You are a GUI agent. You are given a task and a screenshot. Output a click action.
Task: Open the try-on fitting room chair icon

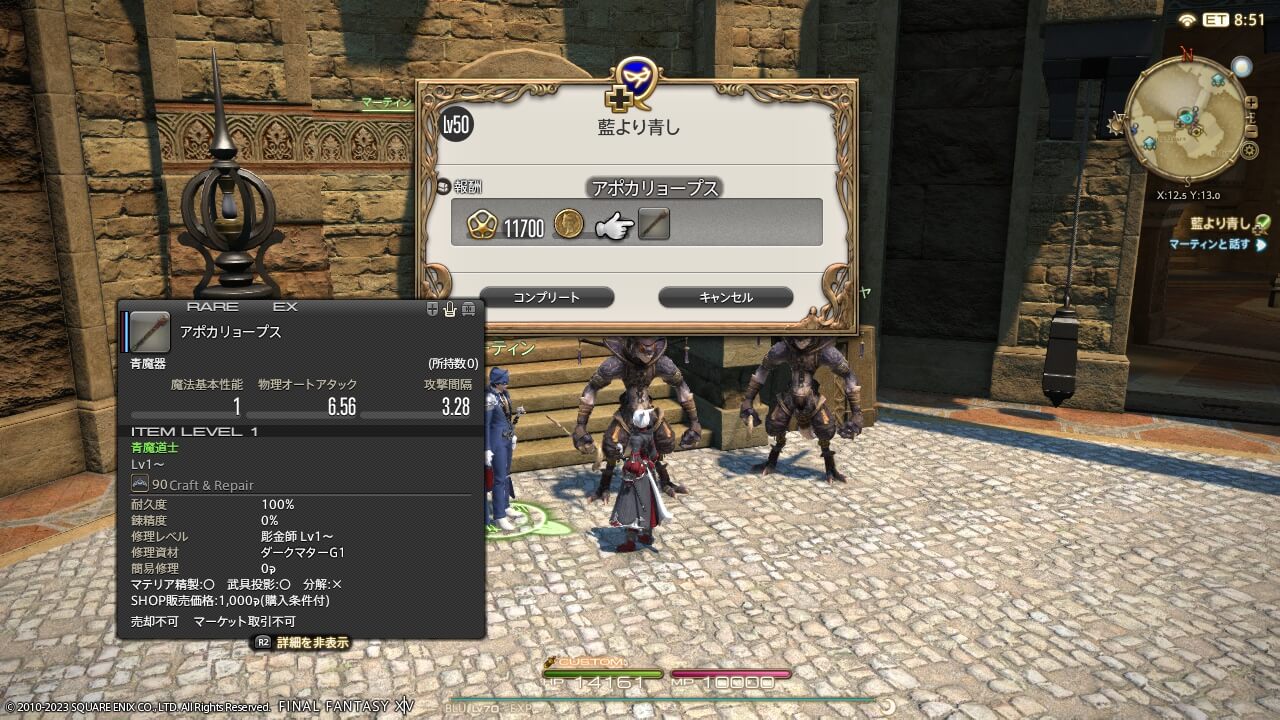pyautogui.click(x=449, y=309)
